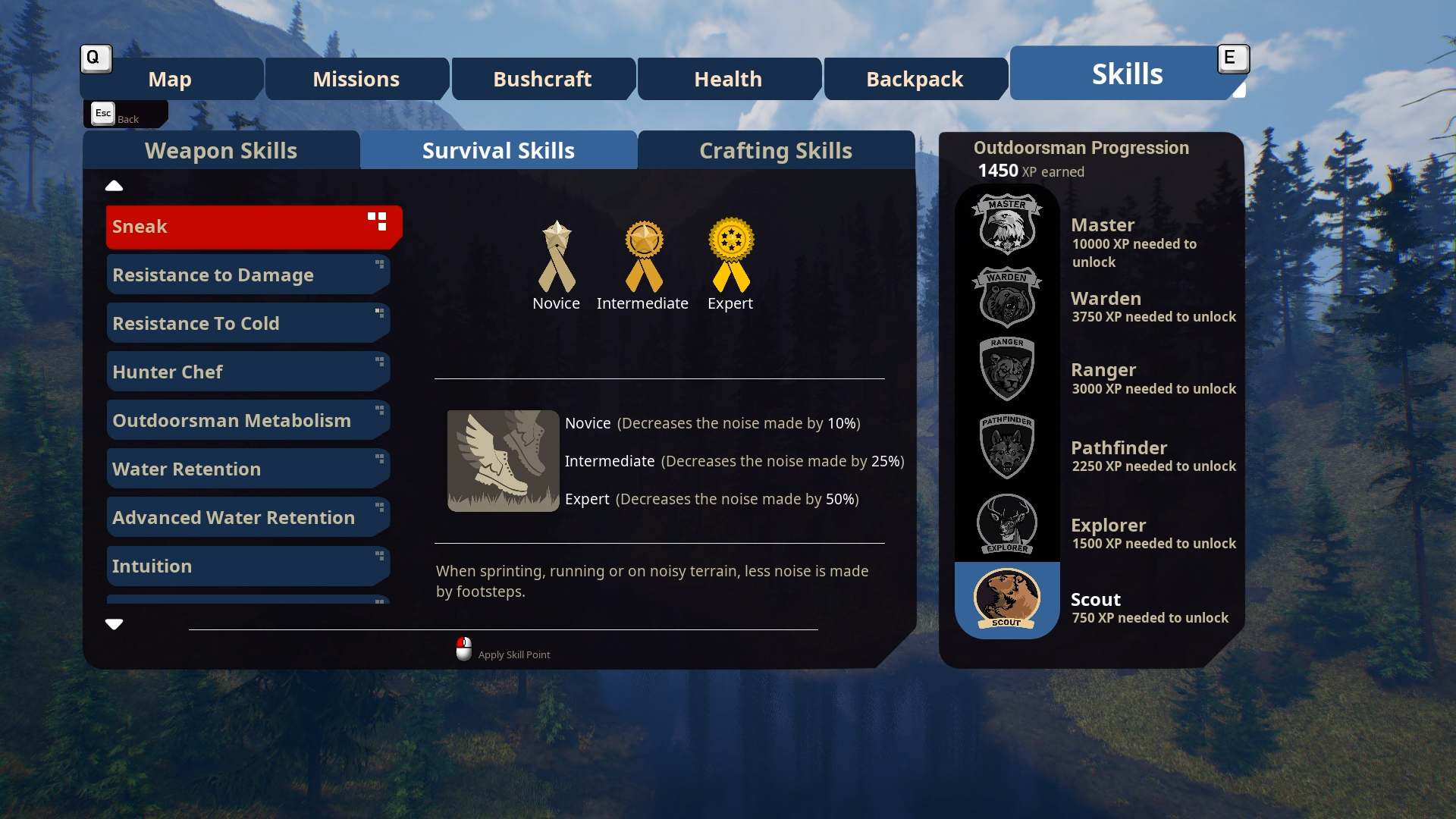Screen dimensions: 1456x819
Task: Open the Map tab
Action: pyautogui.click(x=171, y=79)
